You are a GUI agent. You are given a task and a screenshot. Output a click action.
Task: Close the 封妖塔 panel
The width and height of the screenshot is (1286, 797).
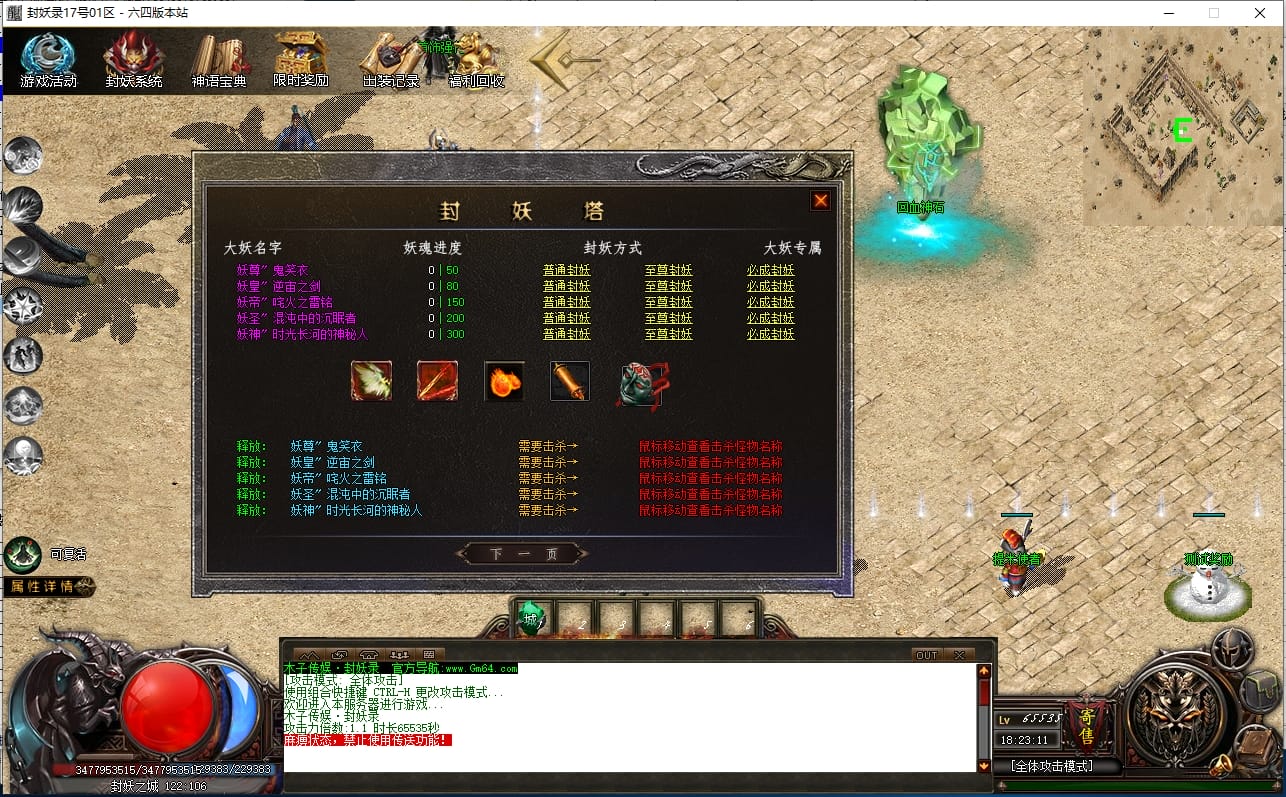820,201
